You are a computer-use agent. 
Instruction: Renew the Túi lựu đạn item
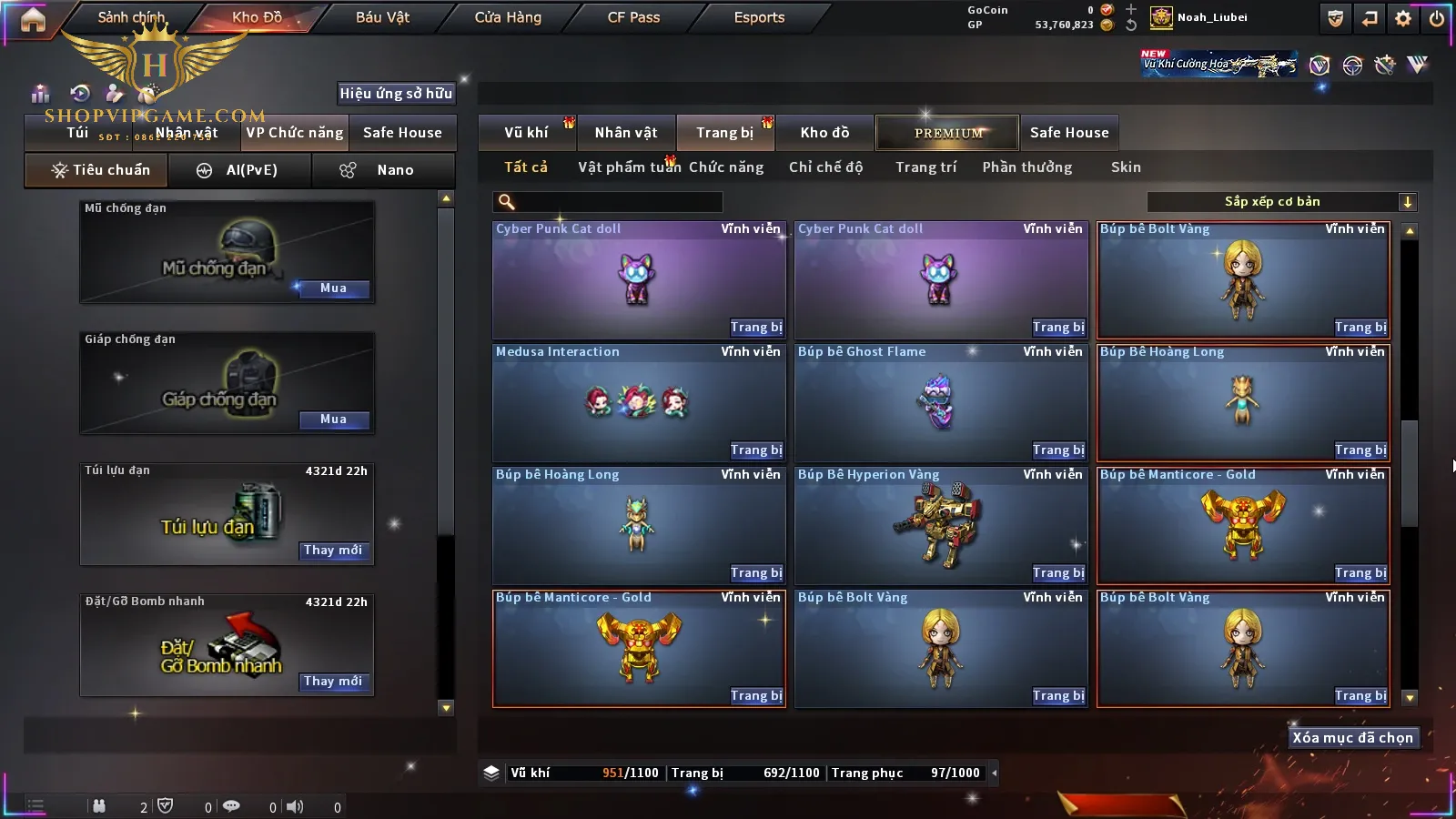[x=333, y=551]
